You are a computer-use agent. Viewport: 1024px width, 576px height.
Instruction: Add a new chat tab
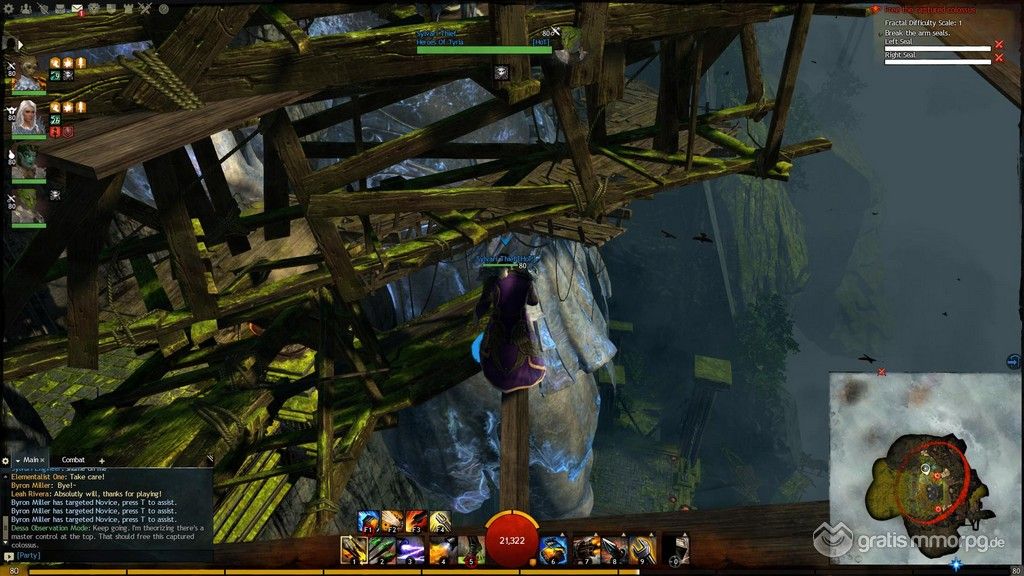(x=101, y=461)
